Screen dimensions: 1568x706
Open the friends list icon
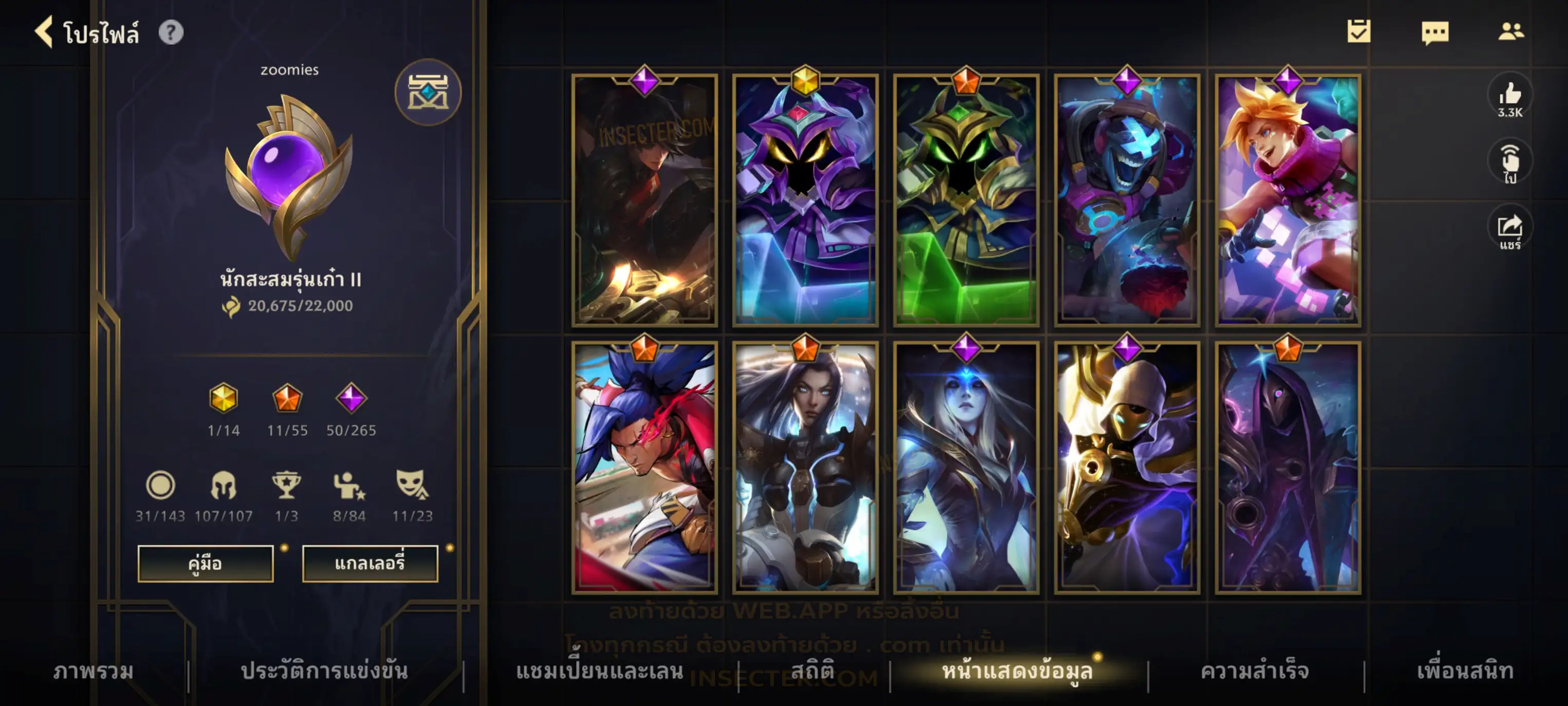1511,32
